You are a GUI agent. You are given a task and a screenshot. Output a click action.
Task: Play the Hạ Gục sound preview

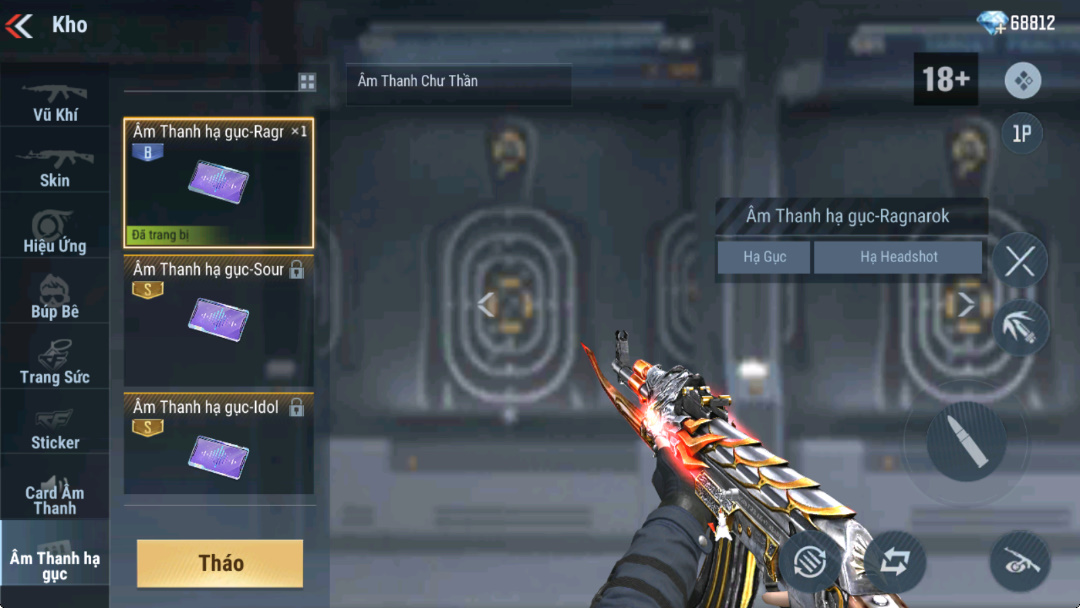(764, 257)
